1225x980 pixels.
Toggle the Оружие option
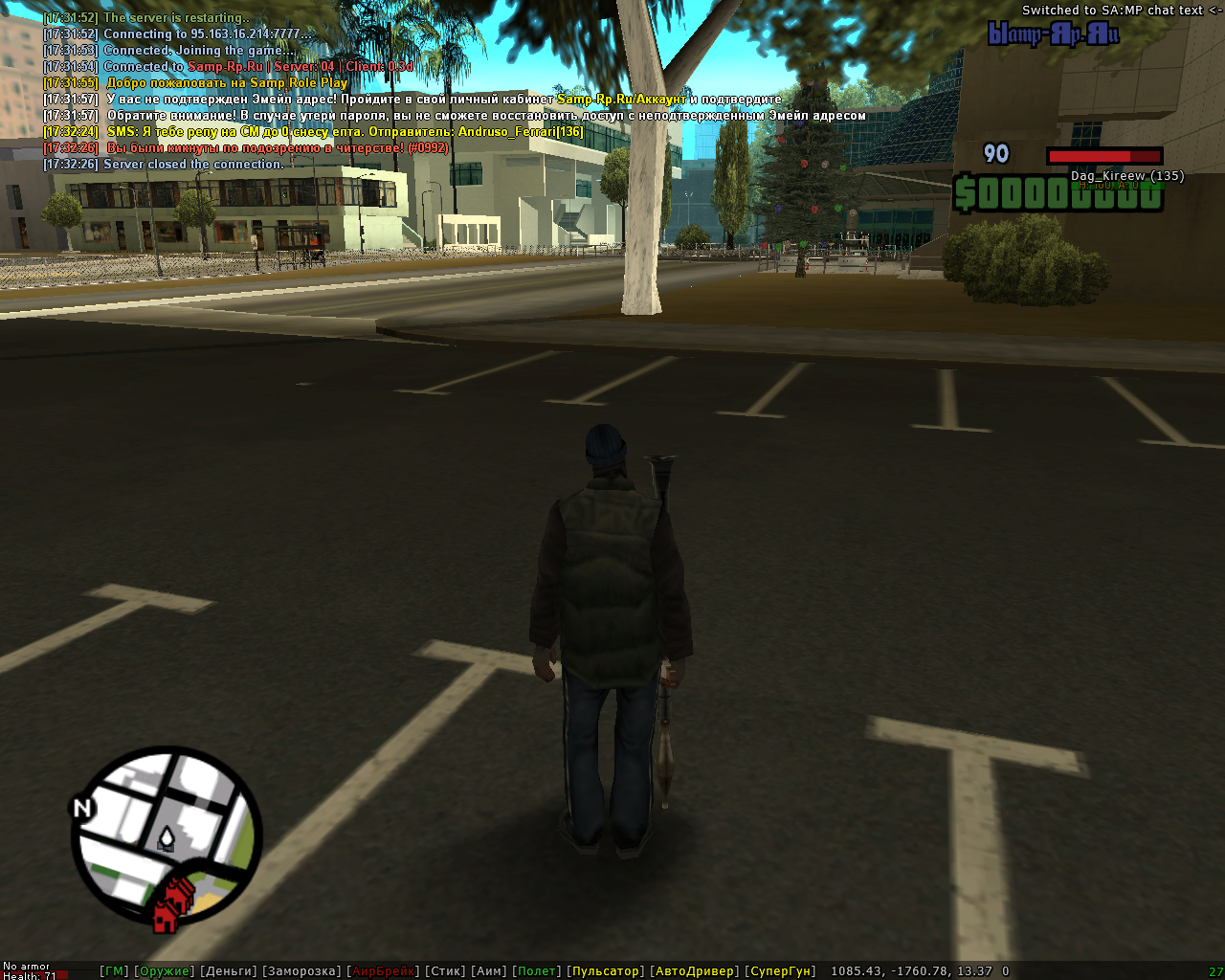(x=165, y=971)
